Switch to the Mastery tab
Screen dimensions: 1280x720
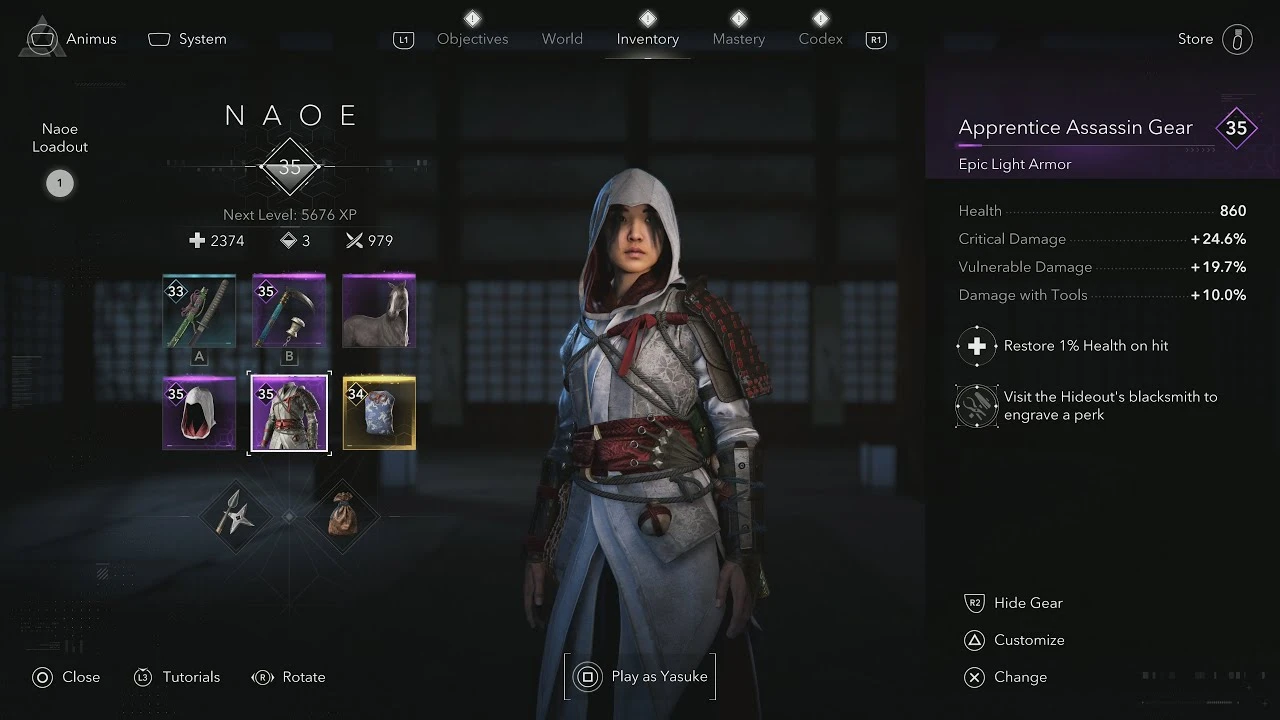738,38
